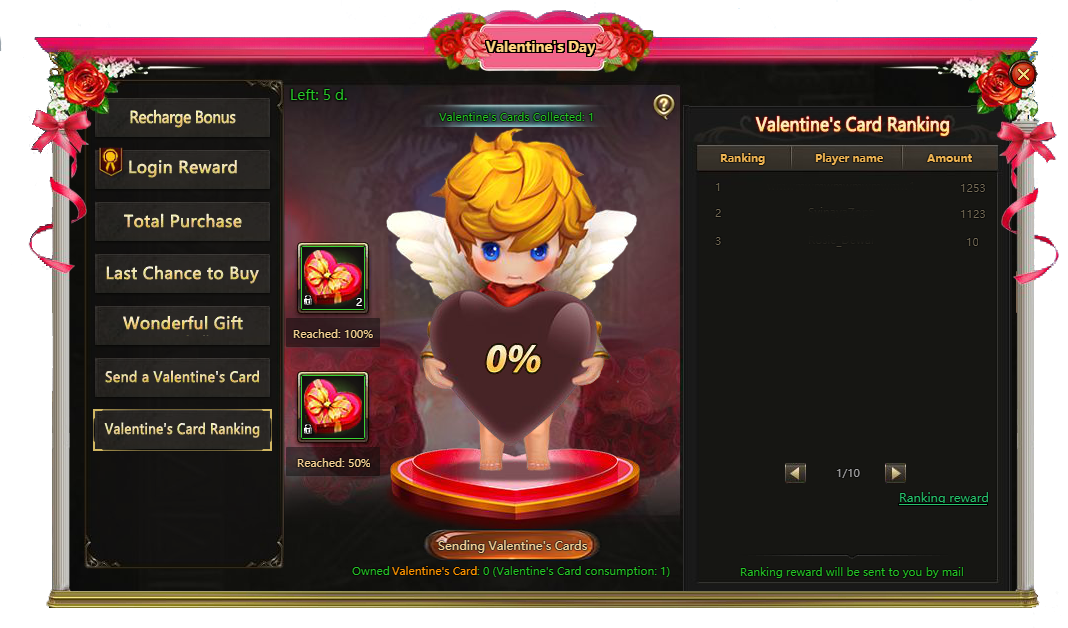Show the Wonderful Gift tab
The height and width of the screenshot is (628, 1068).
[182, 324]
